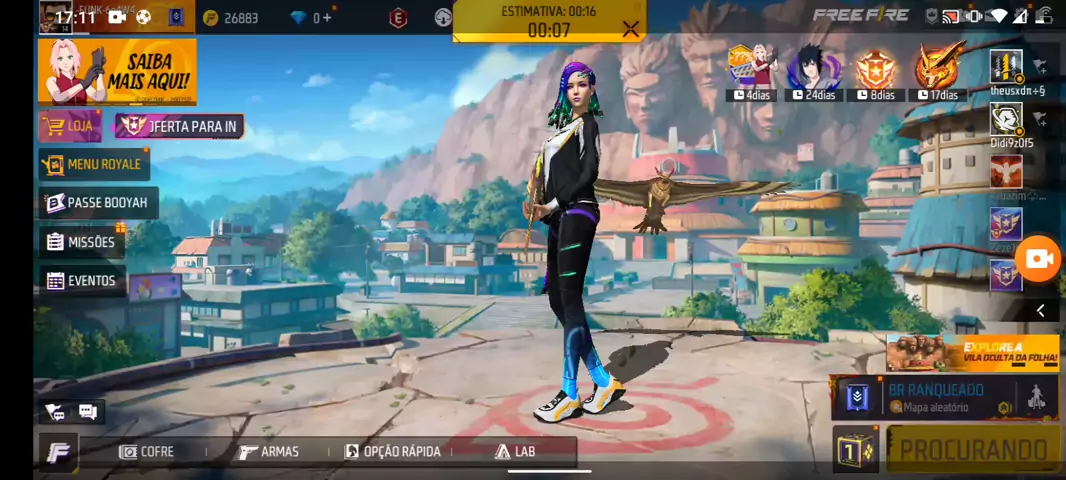Screen dimensions: 1066x480
Task: Tap the Saiba Mais Aqui banner
Action: coord(117,71)
